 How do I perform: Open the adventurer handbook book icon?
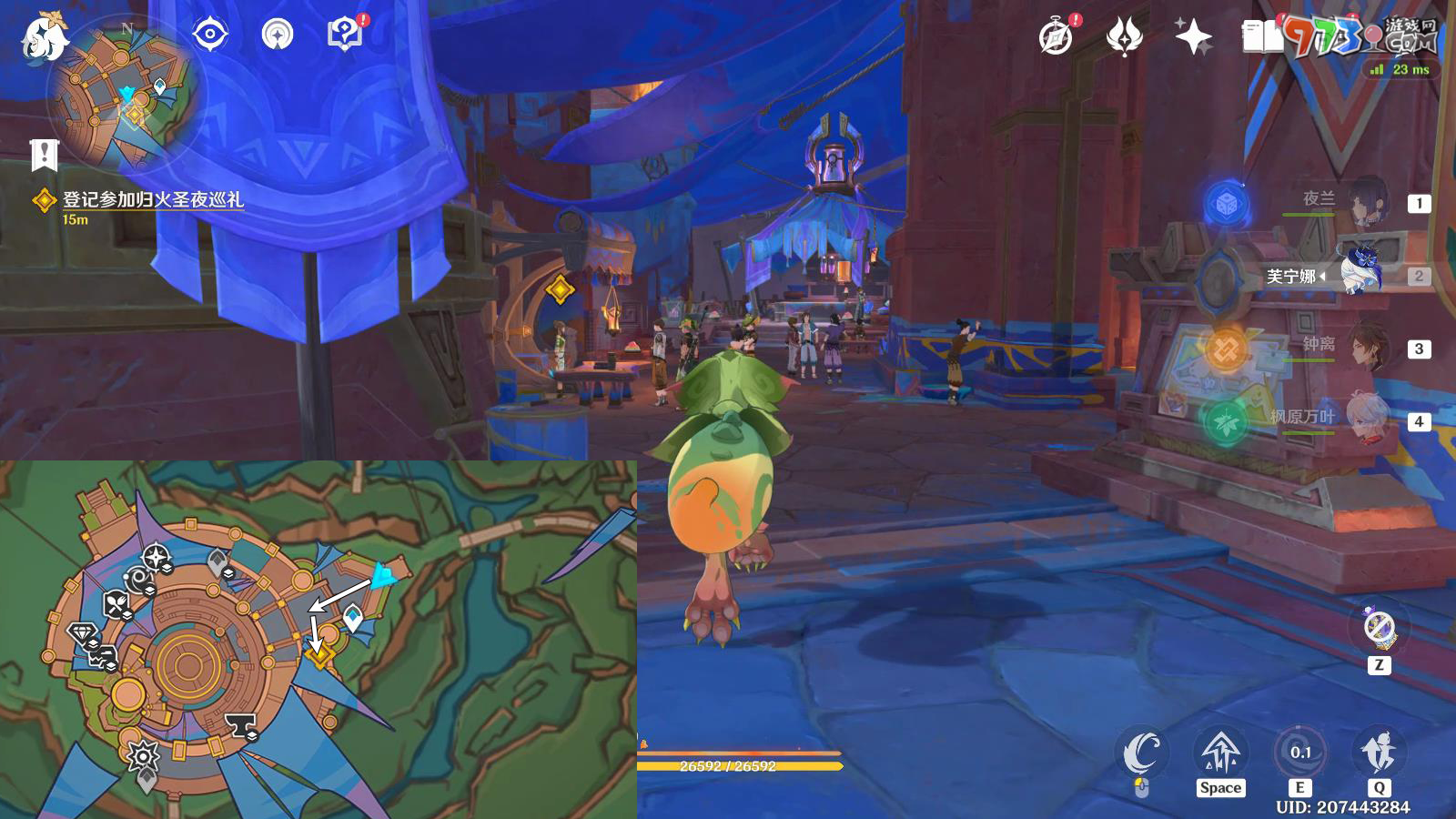[1262, 37]
